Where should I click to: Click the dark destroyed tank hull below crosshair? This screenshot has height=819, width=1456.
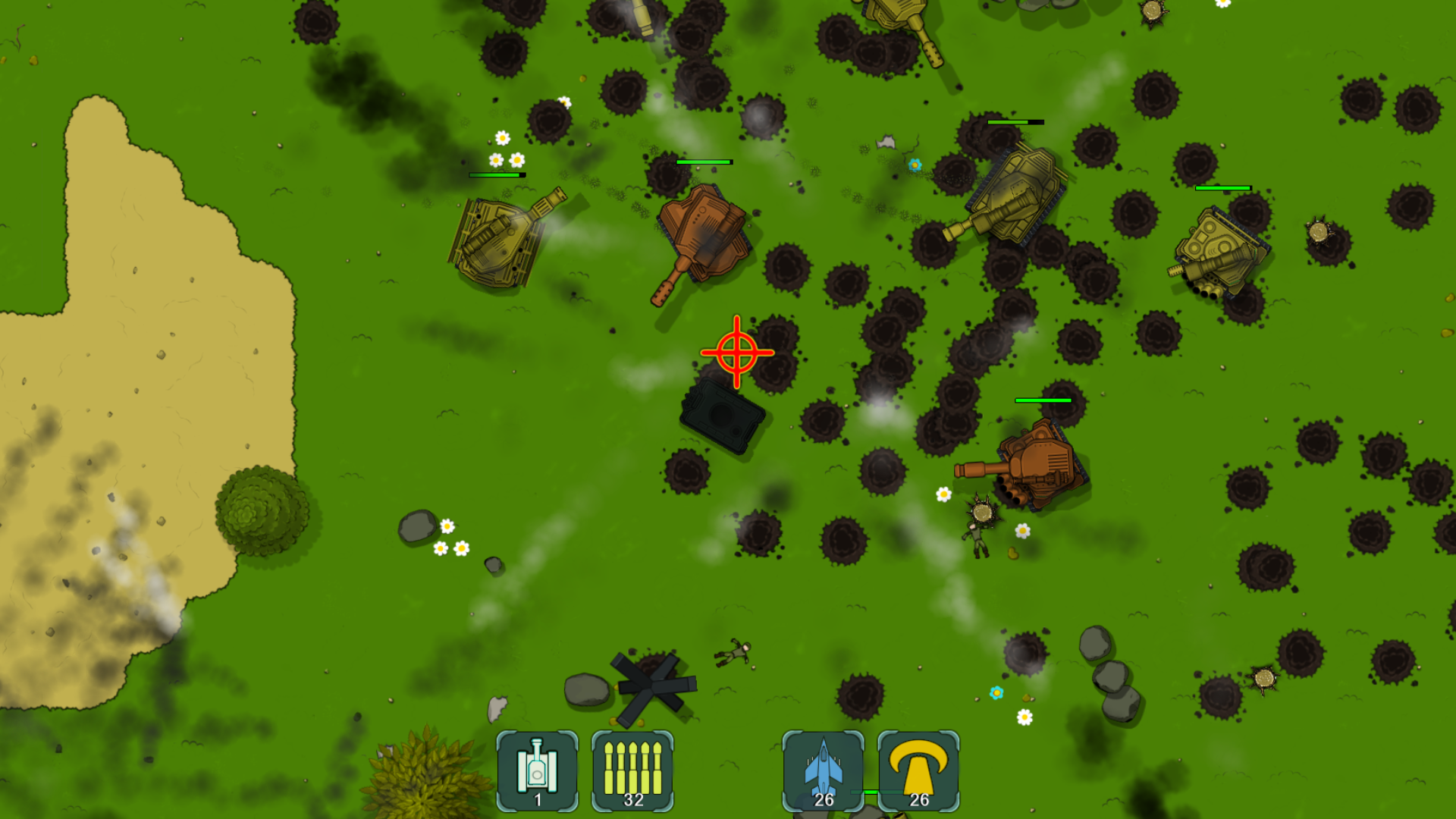coord(722,417)
